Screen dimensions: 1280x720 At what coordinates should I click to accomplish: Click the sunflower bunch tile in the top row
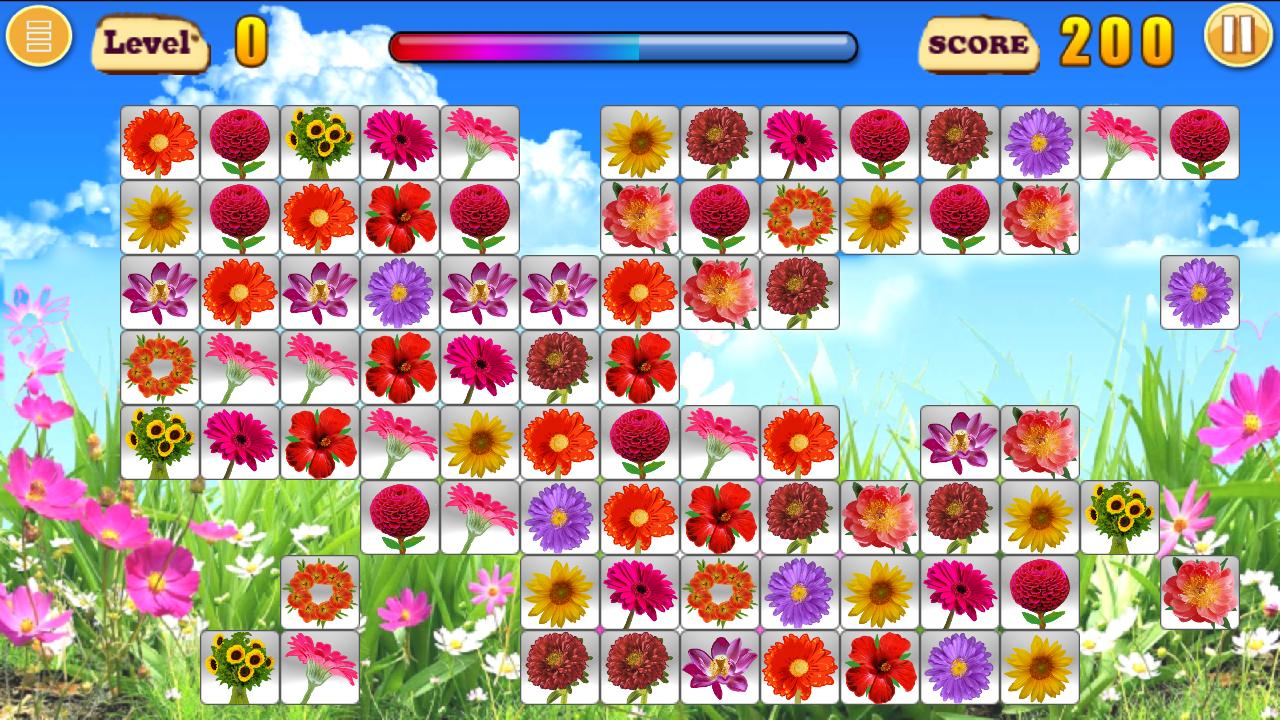tap(320, 140)
